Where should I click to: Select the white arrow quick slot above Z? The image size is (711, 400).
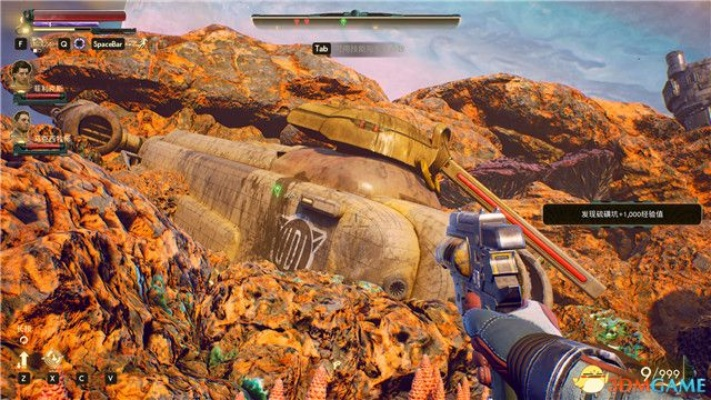[23, 359]
